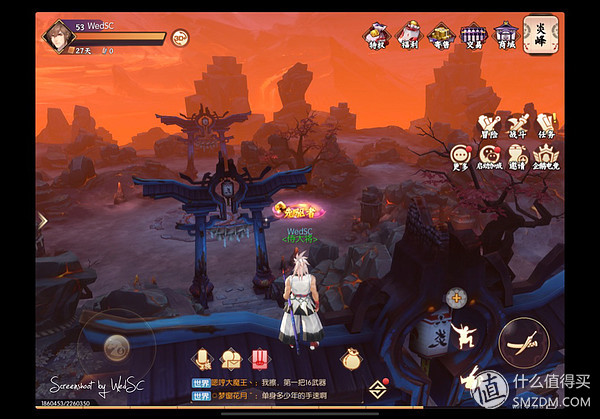The image size is (600, 419).
Task: Open the 寄售 consignment shop
Action: click(440, 37)
